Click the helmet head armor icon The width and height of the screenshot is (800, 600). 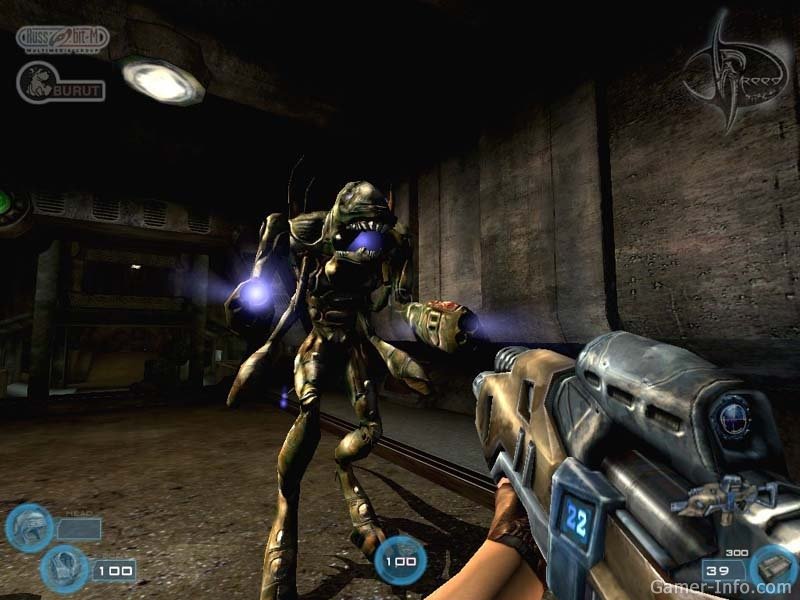[x=28, y=527]
